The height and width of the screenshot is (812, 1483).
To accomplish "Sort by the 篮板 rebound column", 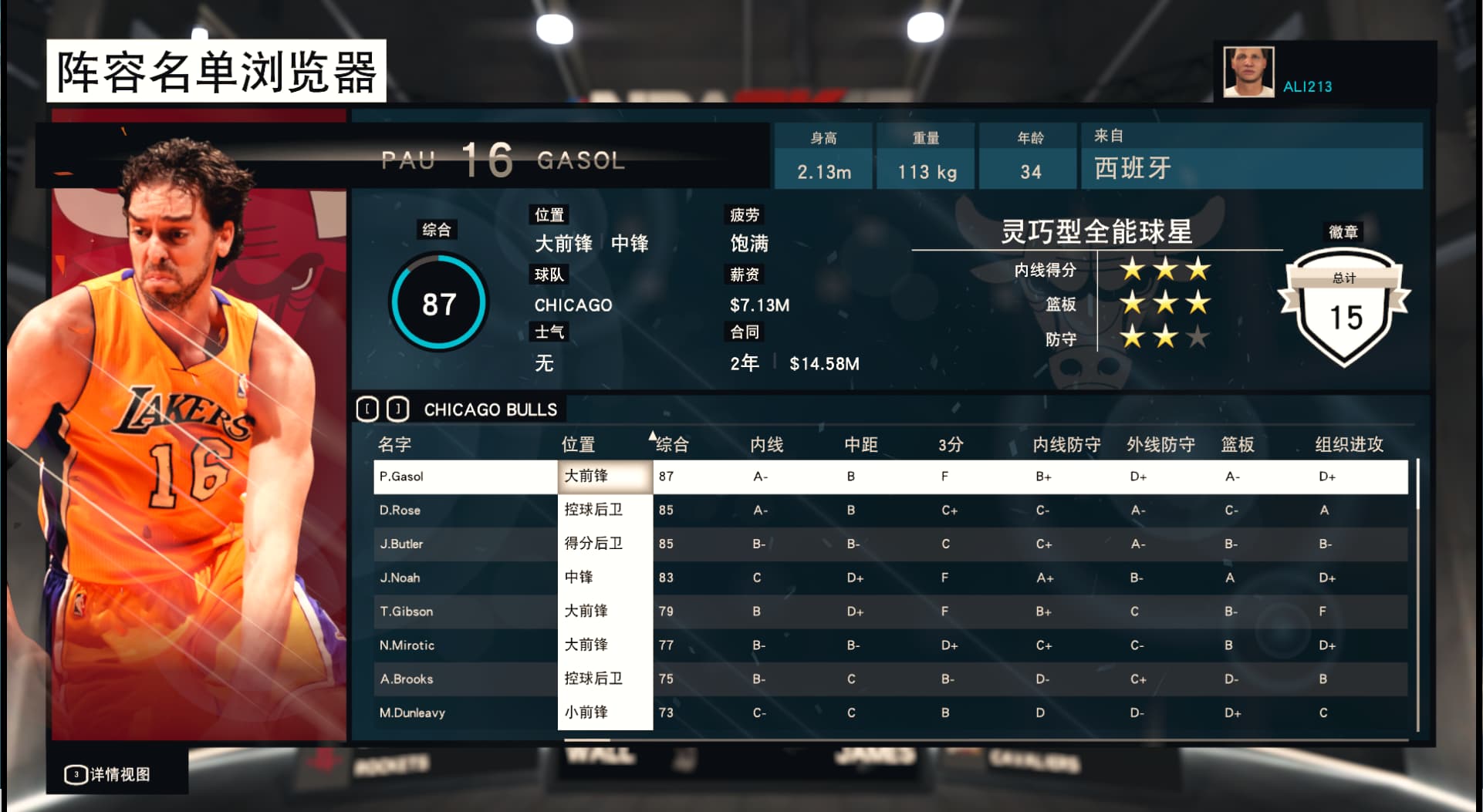I will click(x=1237, y=444).
